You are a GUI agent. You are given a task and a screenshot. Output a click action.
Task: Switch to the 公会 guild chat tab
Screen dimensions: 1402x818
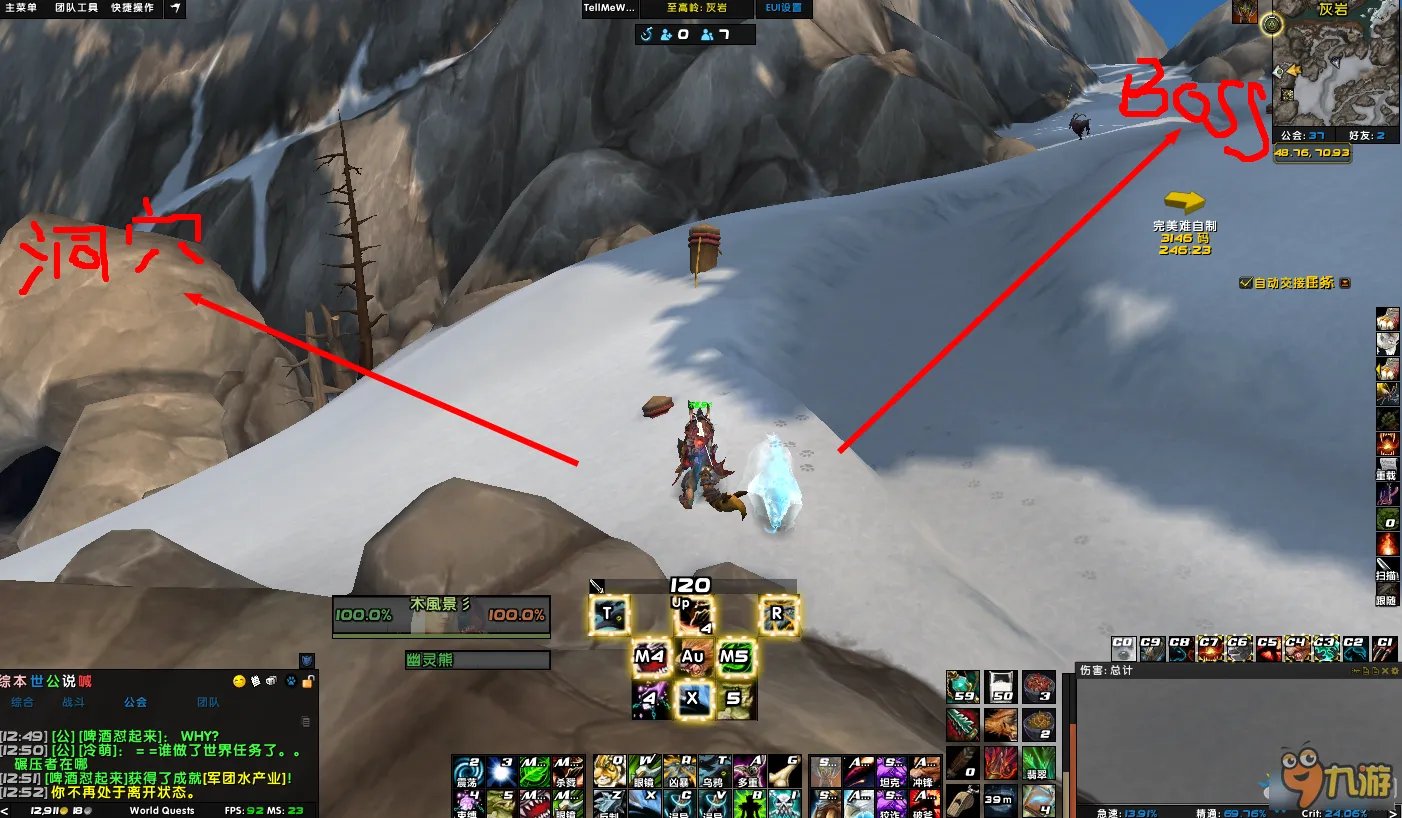tap(135, 702)
